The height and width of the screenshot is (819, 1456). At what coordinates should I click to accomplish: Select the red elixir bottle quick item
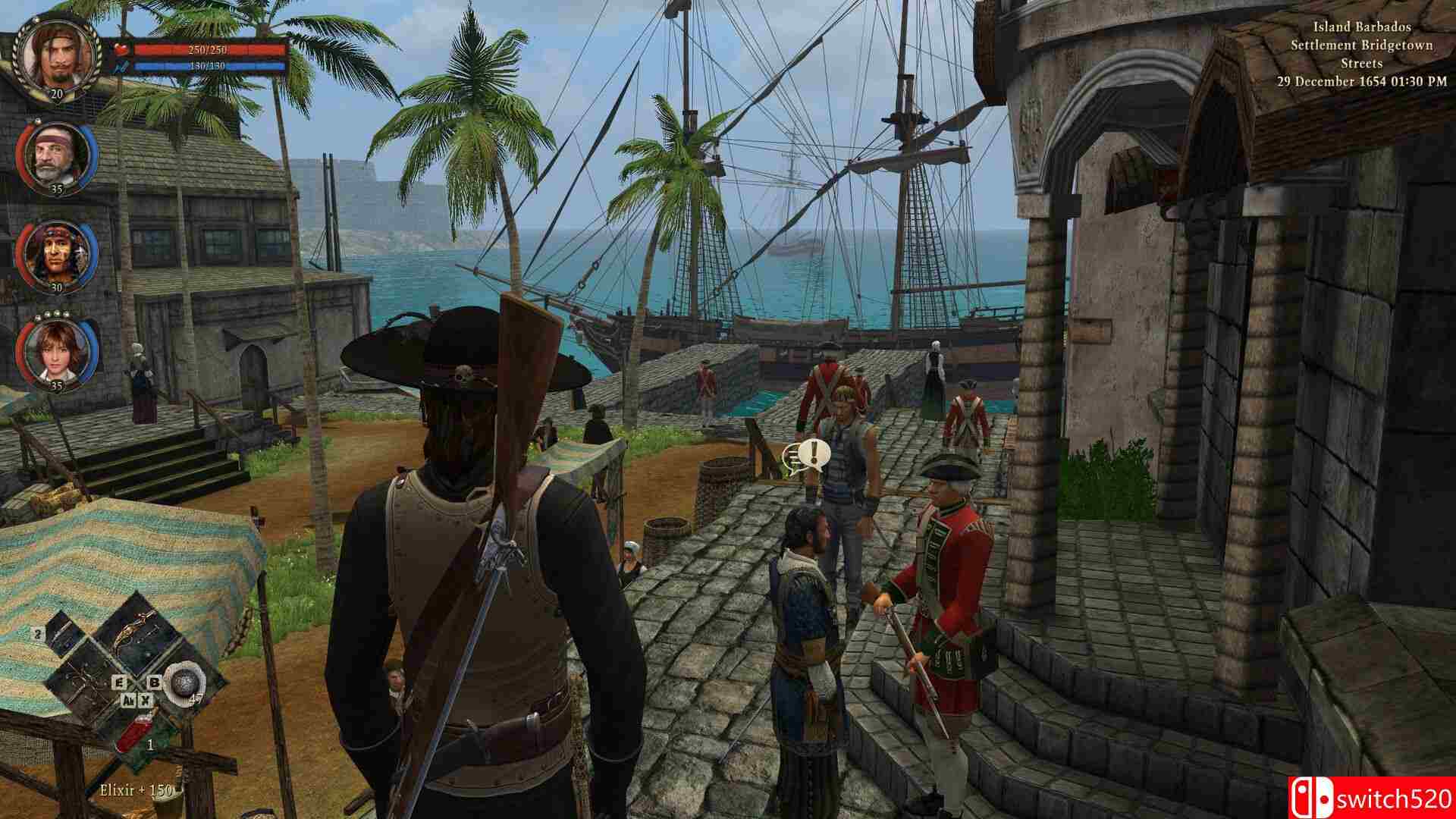pyautogui.click(x=133, y=732)
